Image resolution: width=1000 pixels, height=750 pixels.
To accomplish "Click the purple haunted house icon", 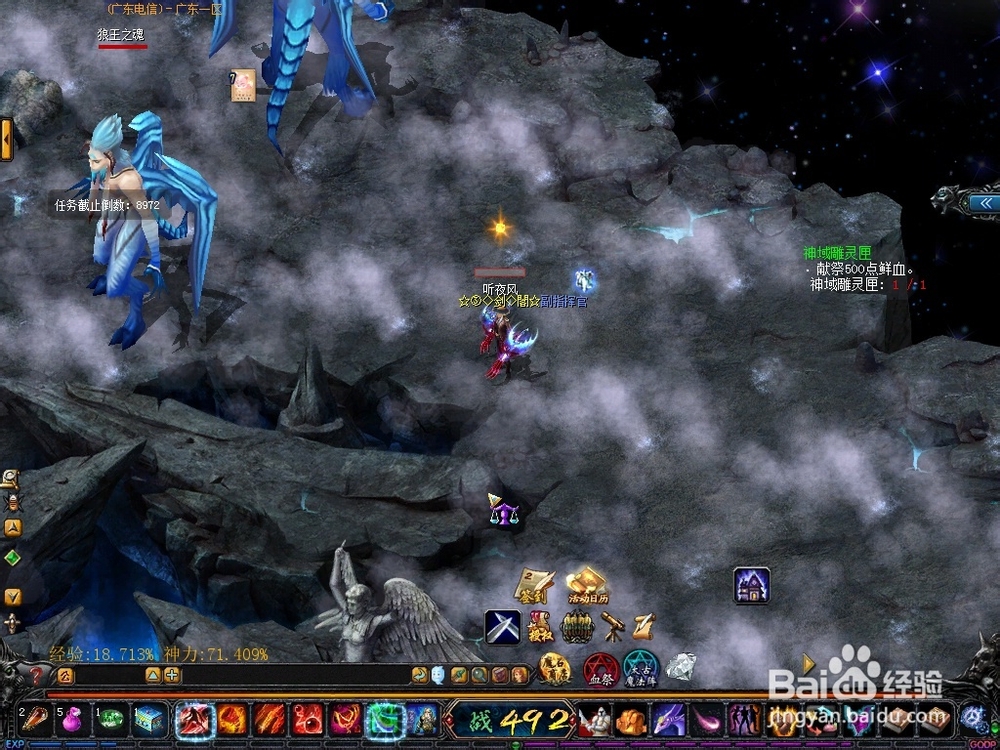I will [x=751, y=585].
